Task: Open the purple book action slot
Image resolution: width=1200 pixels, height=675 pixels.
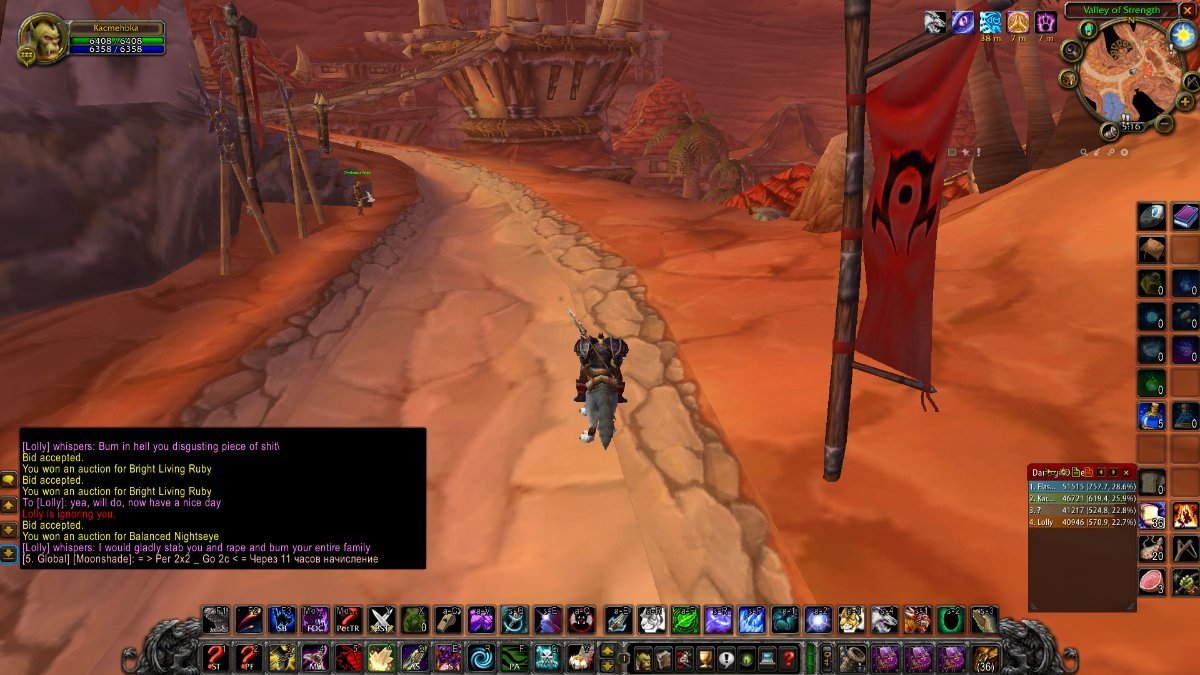Action: point(1185,217)
